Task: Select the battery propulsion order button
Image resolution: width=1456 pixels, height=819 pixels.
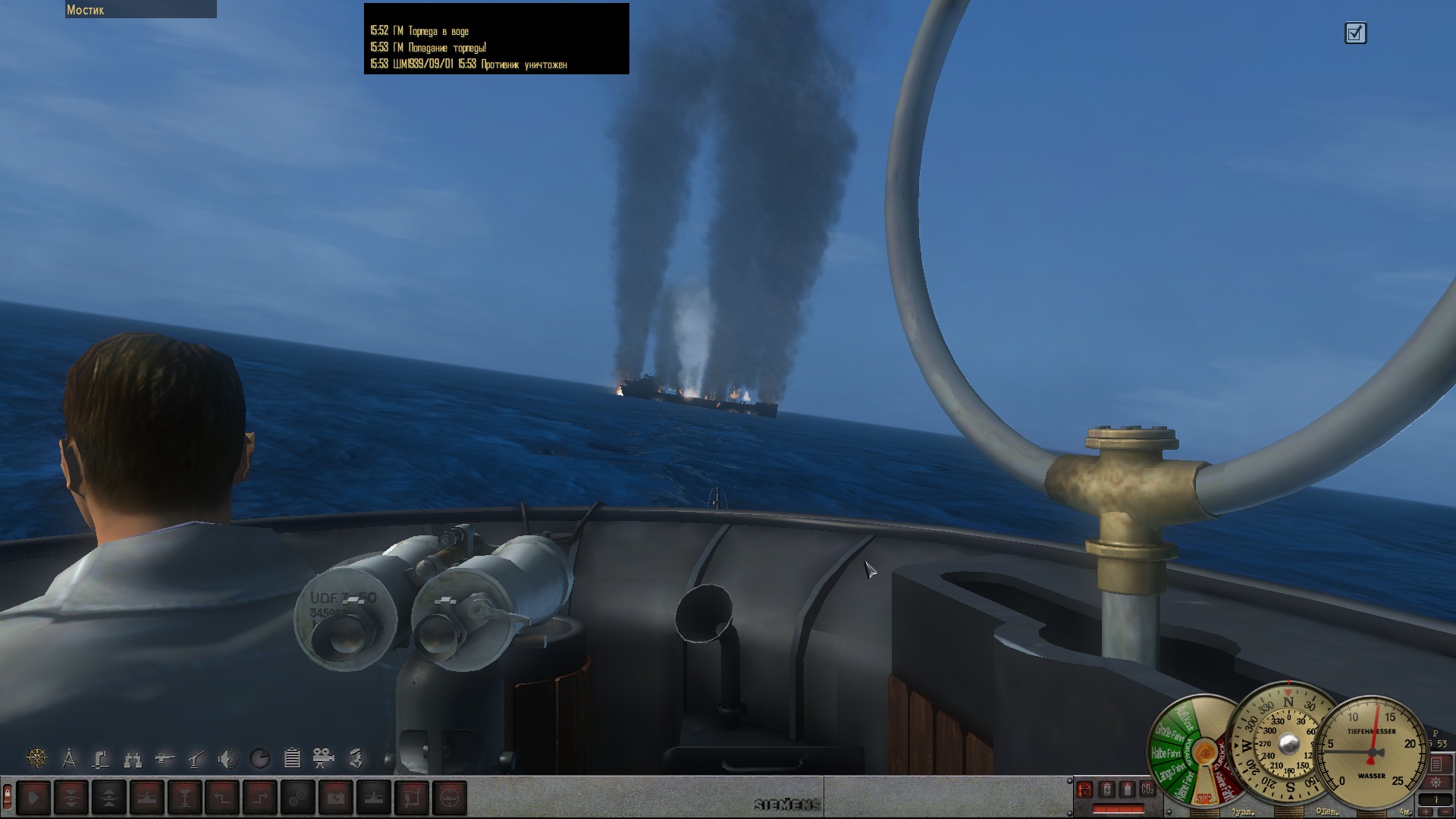Action: (x=336, y=798)
